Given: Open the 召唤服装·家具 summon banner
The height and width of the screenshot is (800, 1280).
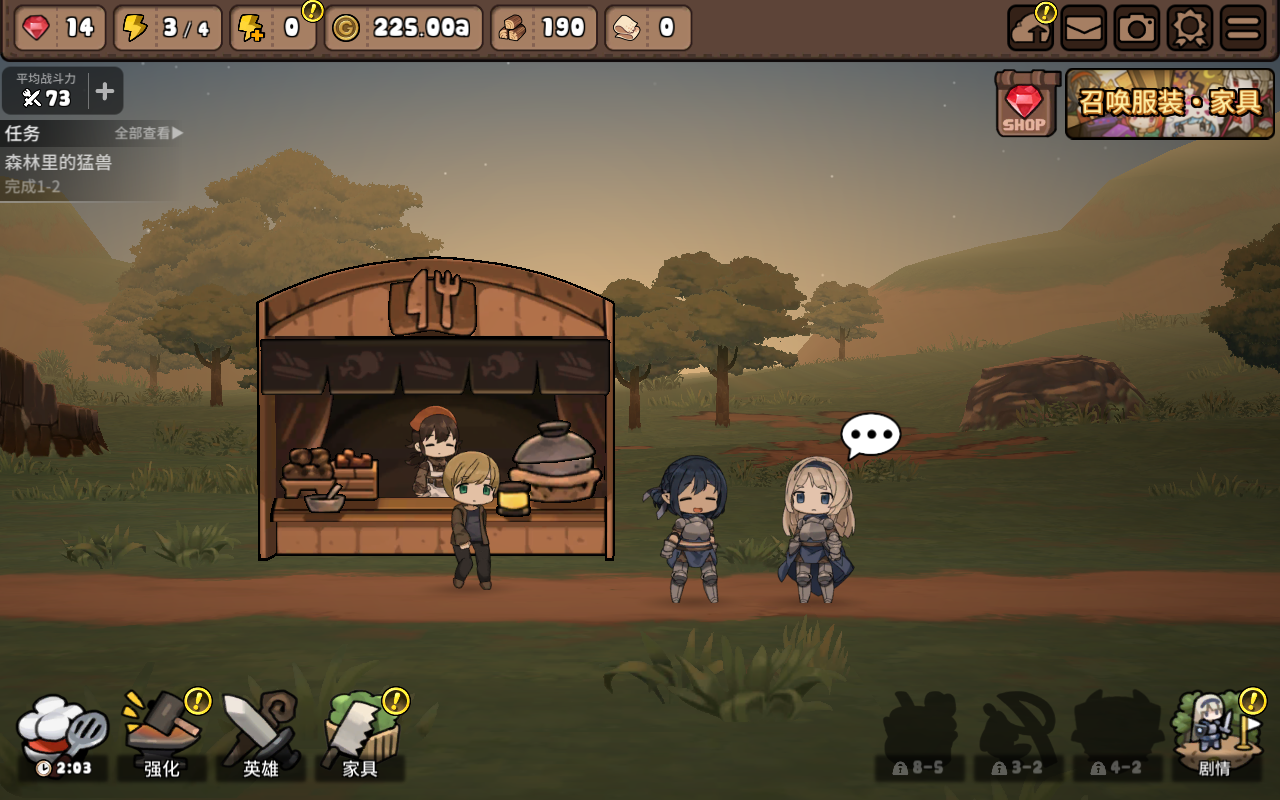Looking at the screenshot, I should 1169,103.
